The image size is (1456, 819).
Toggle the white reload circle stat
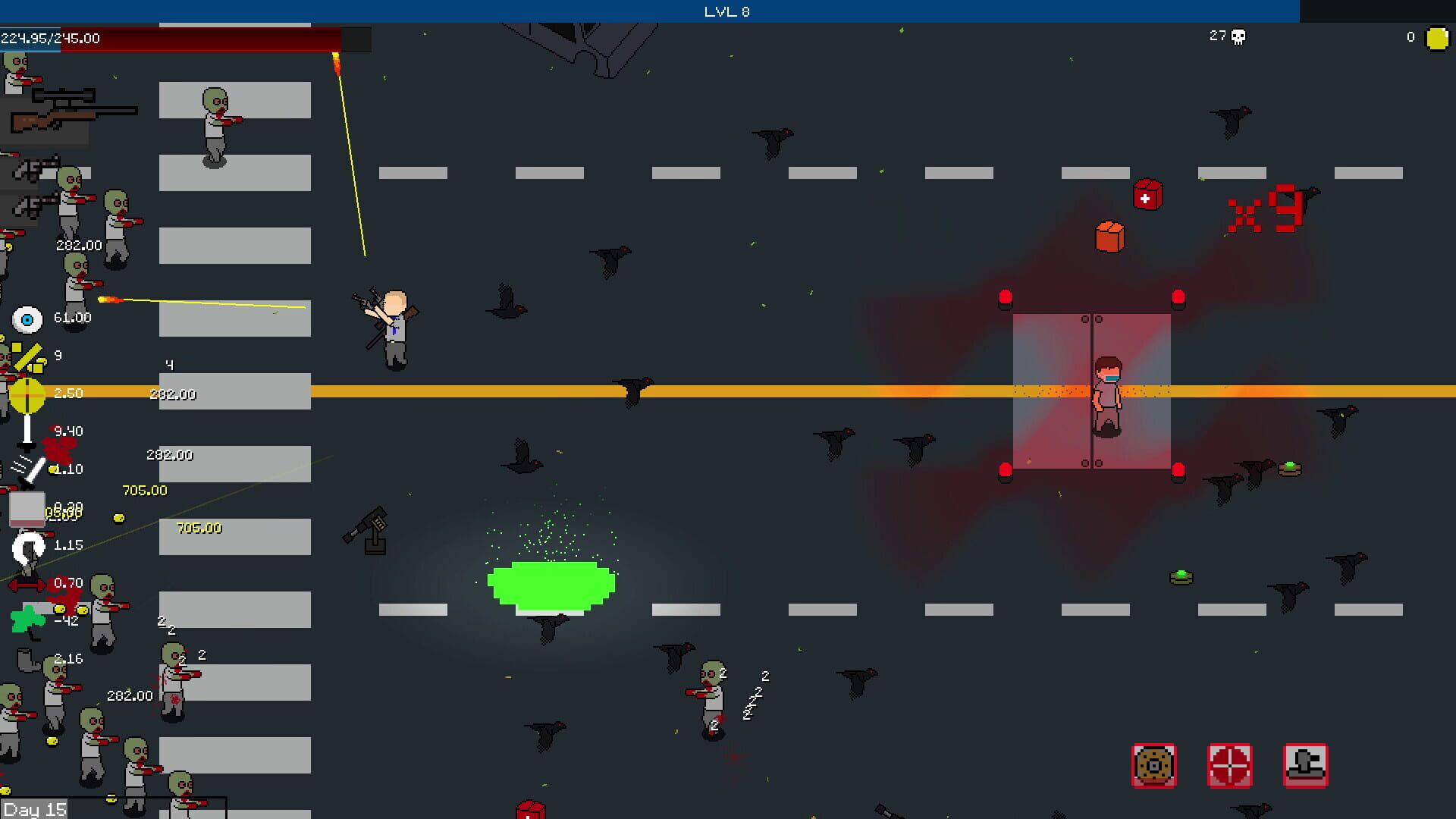tap(27, 548)
